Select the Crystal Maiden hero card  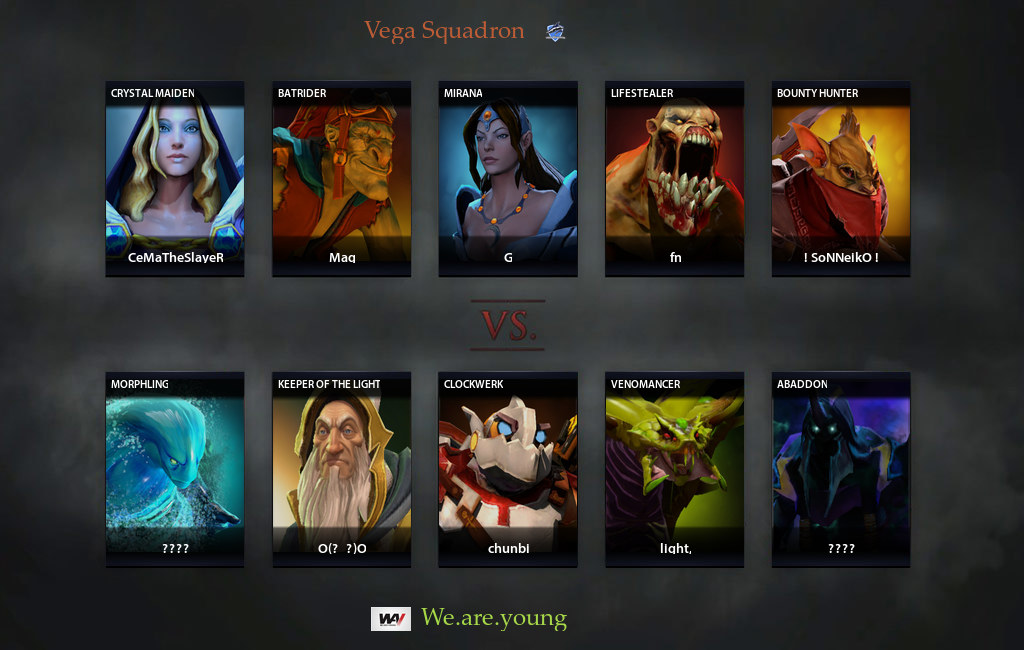pyautogui.click(x=175, y=179)
